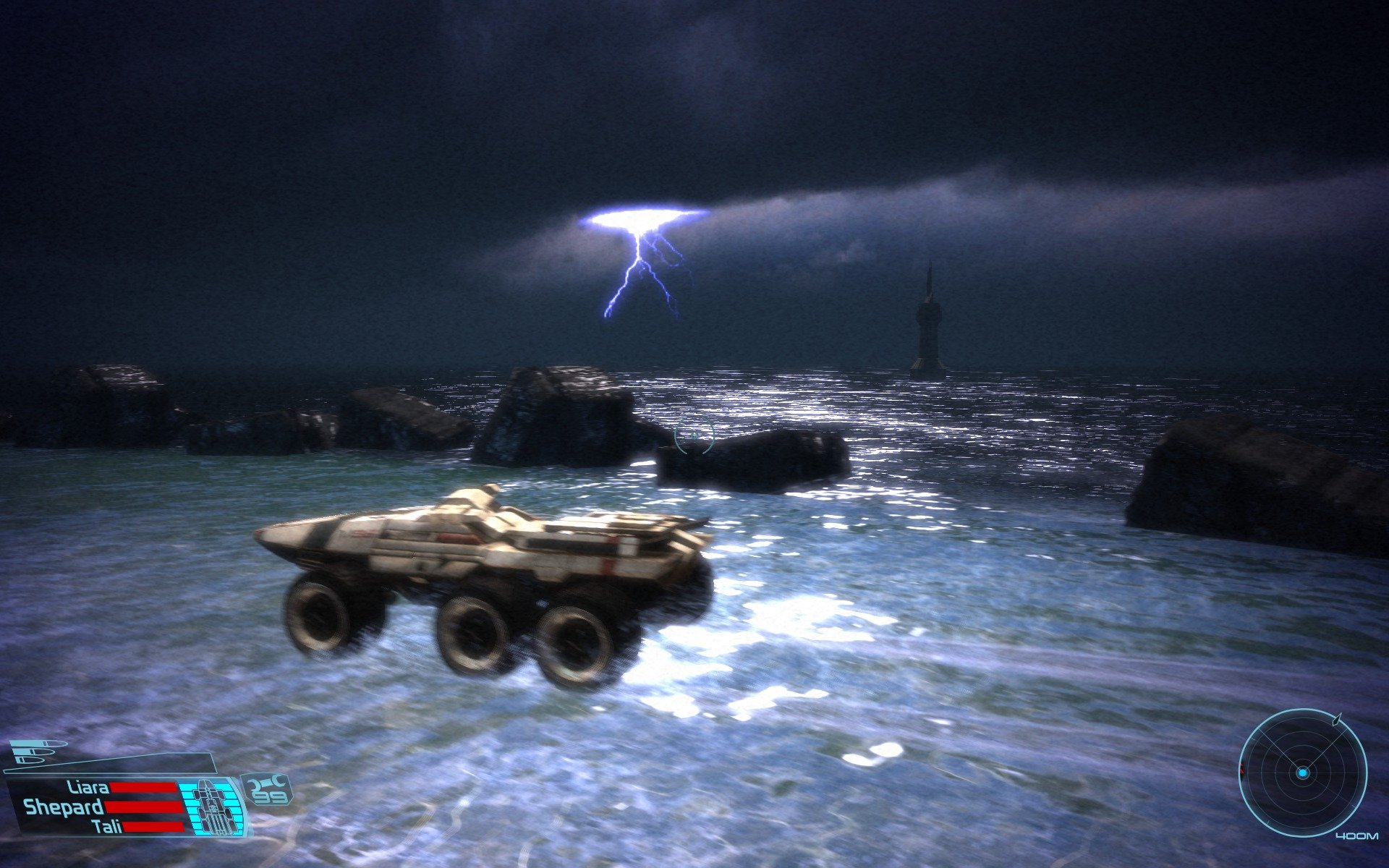Select Liara in the squad panel
This screenshot has width=1389, height=868.
[88, 787]
